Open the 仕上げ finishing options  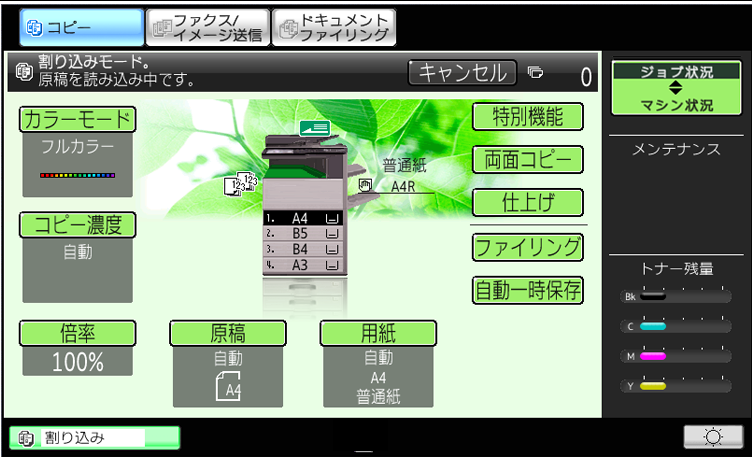527,202
